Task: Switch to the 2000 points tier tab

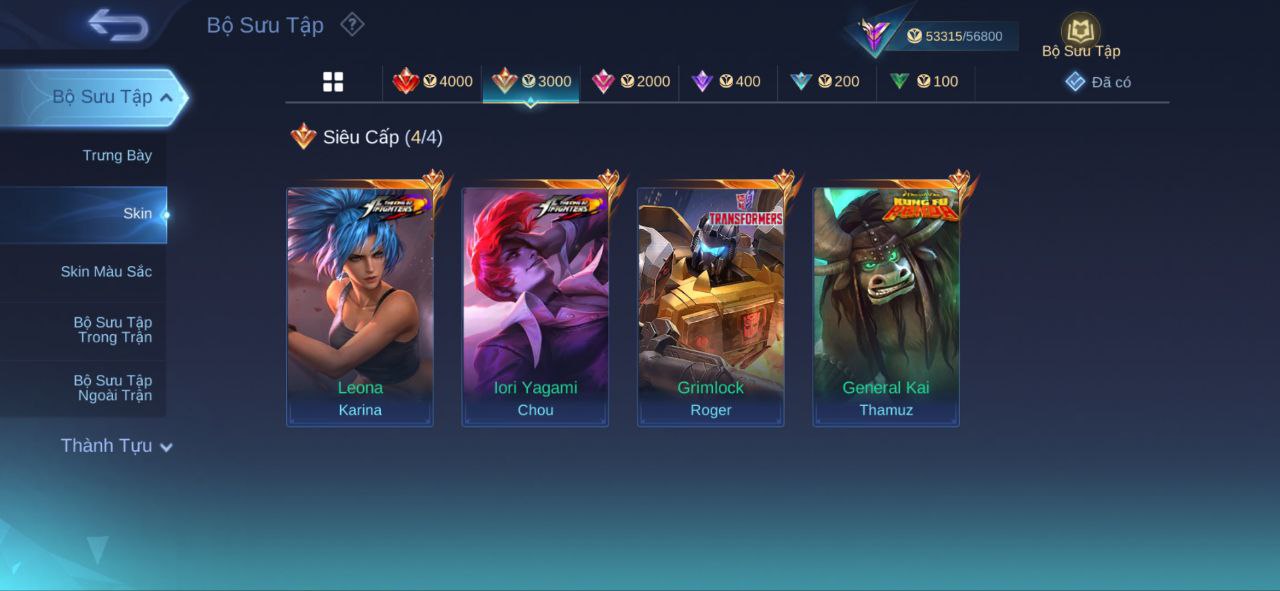Action: (x=630, y=82)
